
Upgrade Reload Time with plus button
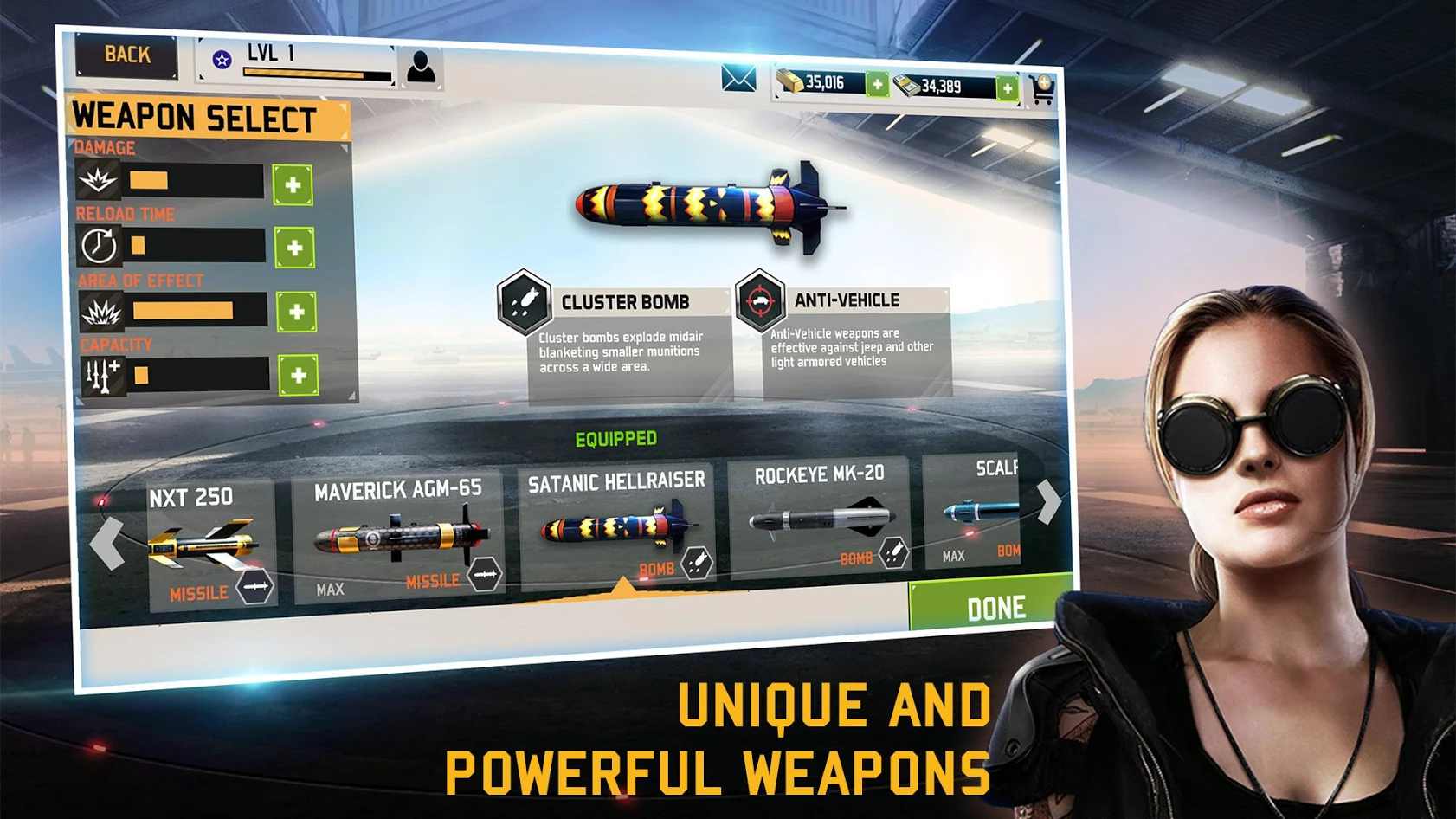(x=294, y=248)
